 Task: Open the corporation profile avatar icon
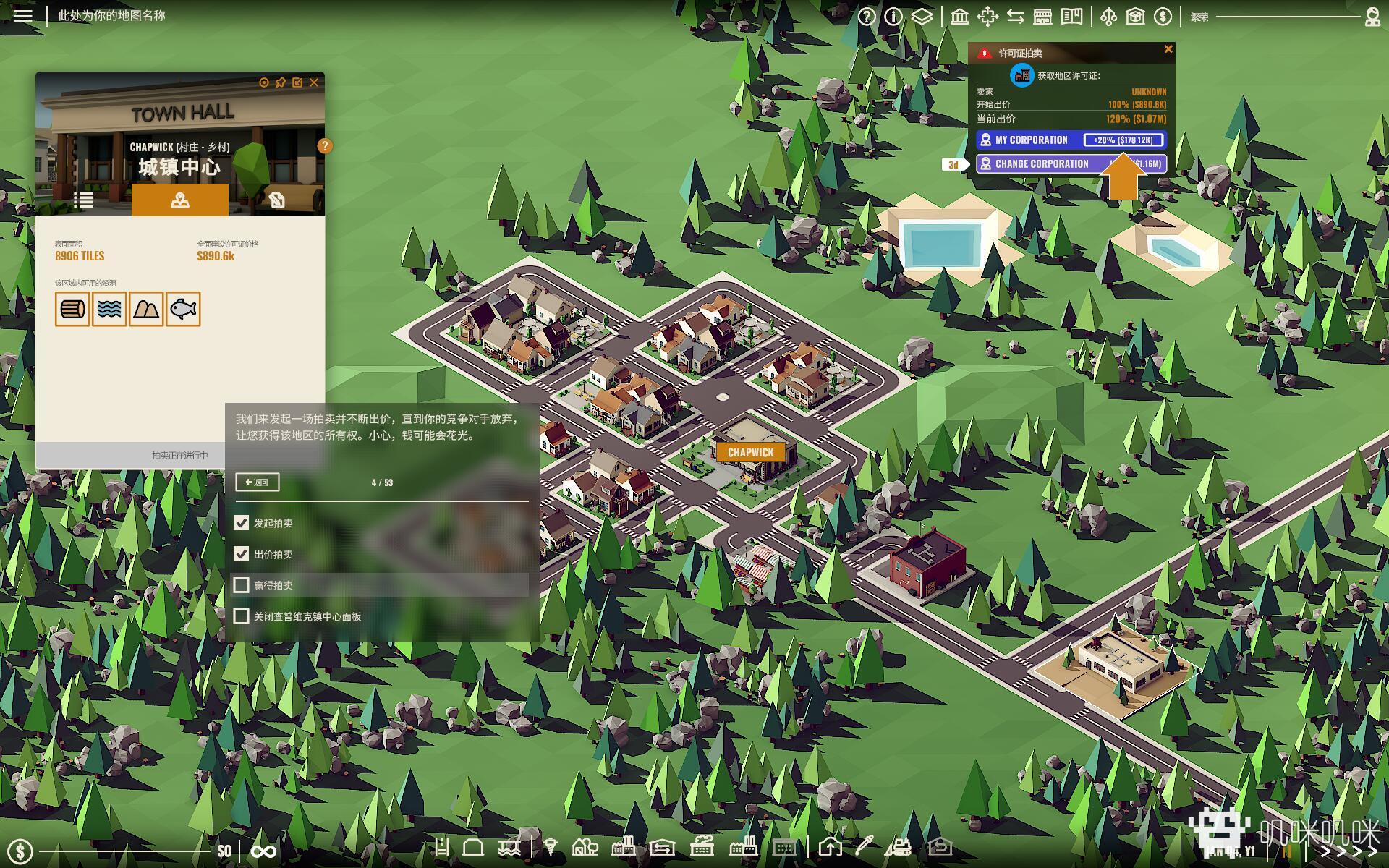(x=1372, y=17)
